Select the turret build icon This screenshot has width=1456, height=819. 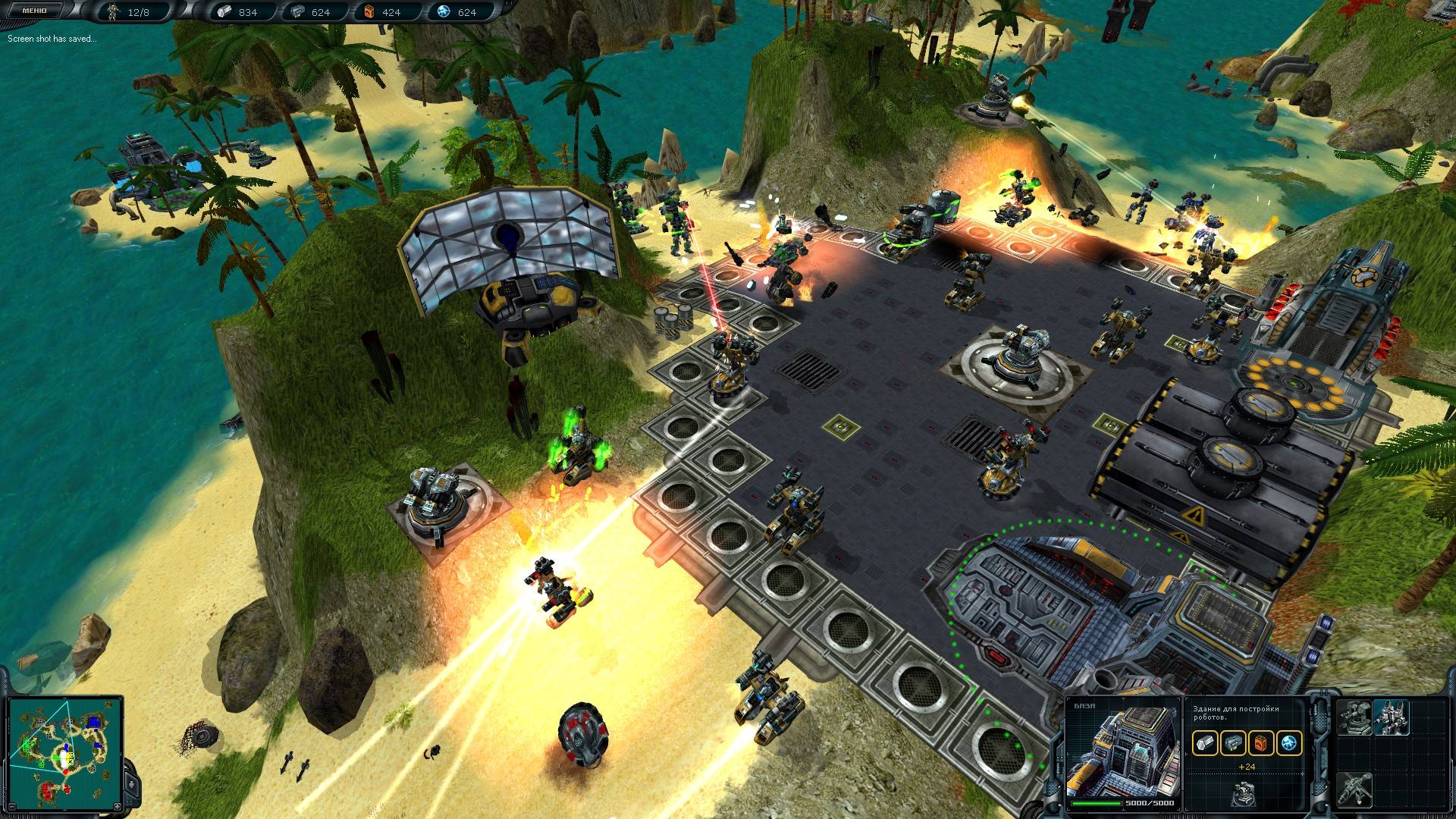(1354, 717)
